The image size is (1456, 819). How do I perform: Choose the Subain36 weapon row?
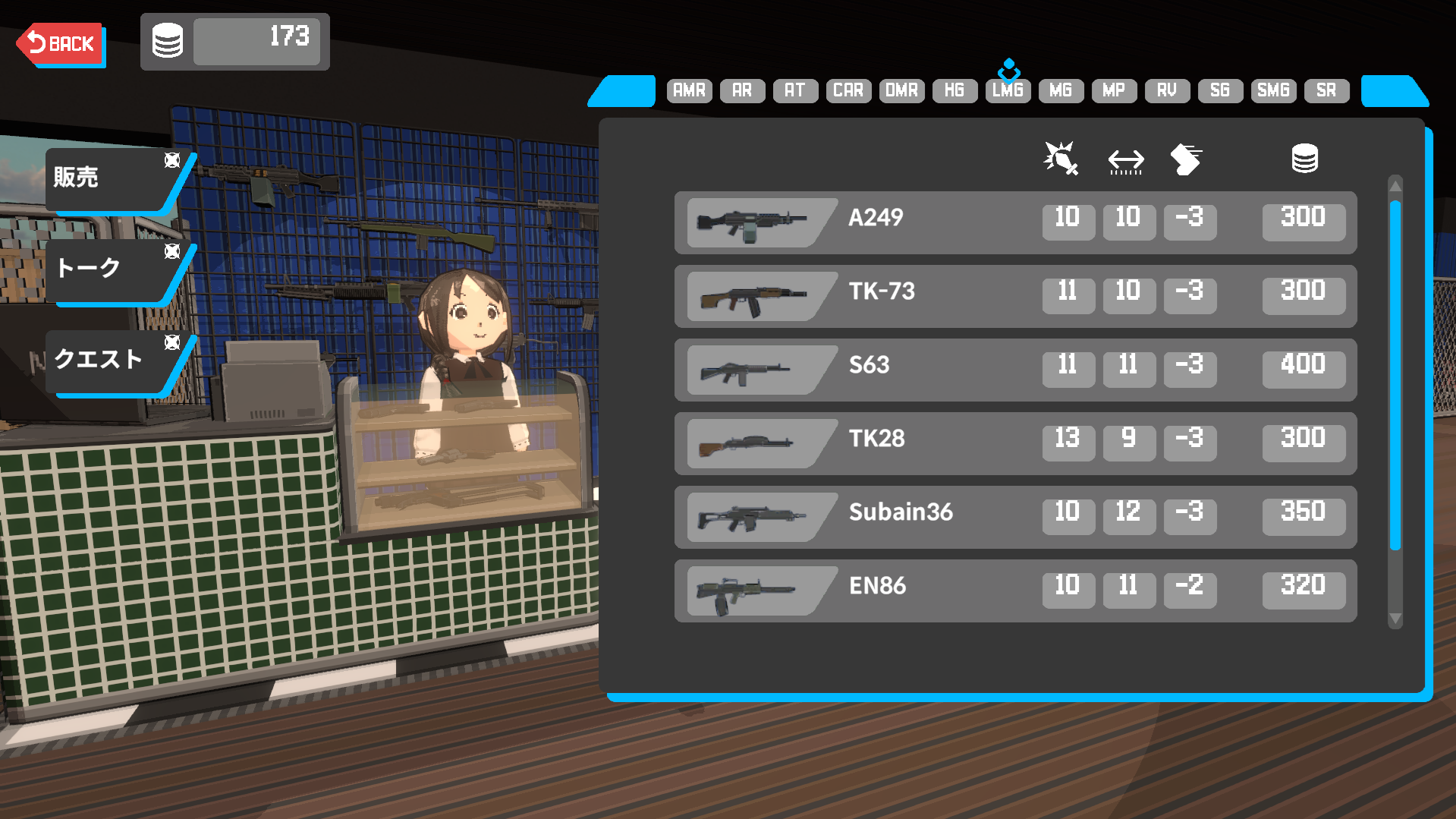[x=1015, y=517]
